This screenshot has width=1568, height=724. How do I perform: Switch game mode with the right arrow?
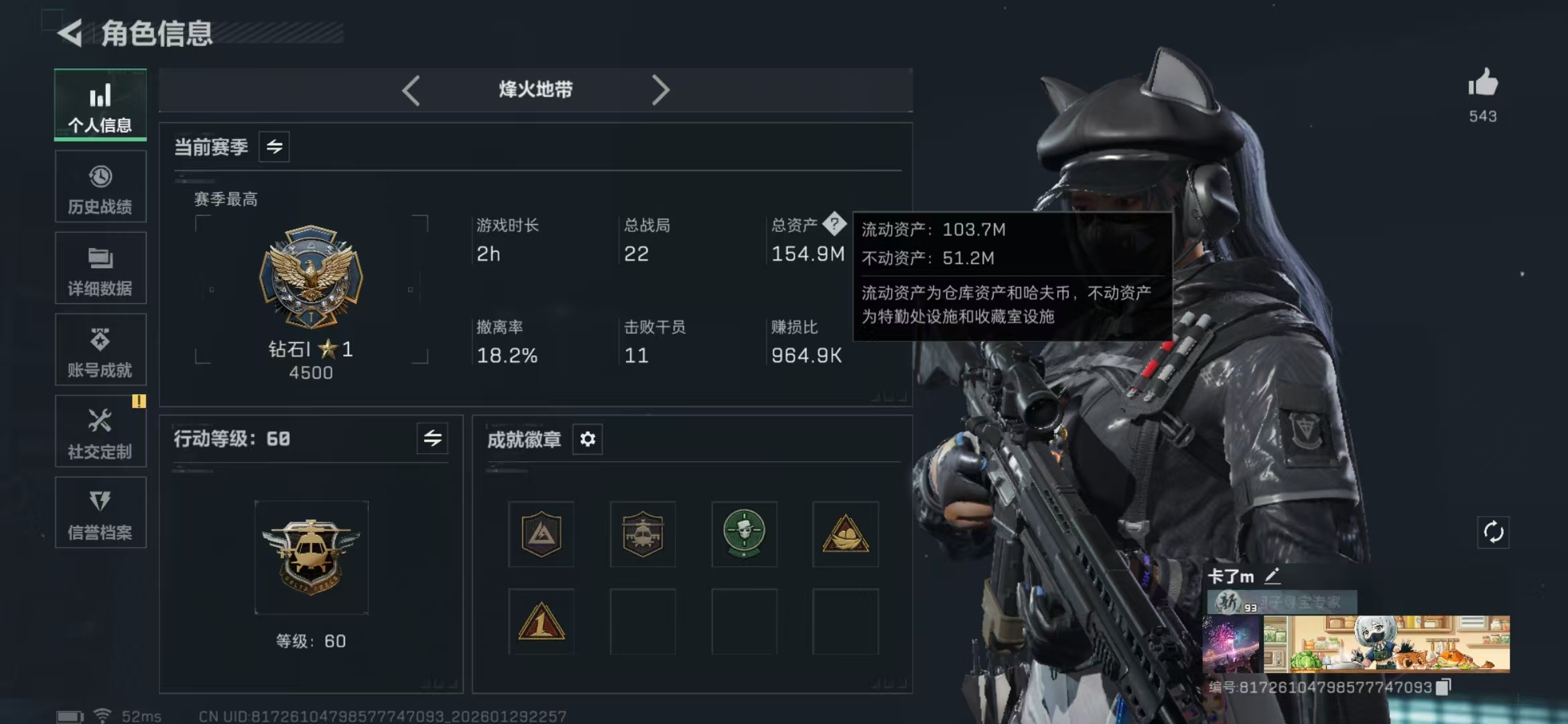point(661,89)
